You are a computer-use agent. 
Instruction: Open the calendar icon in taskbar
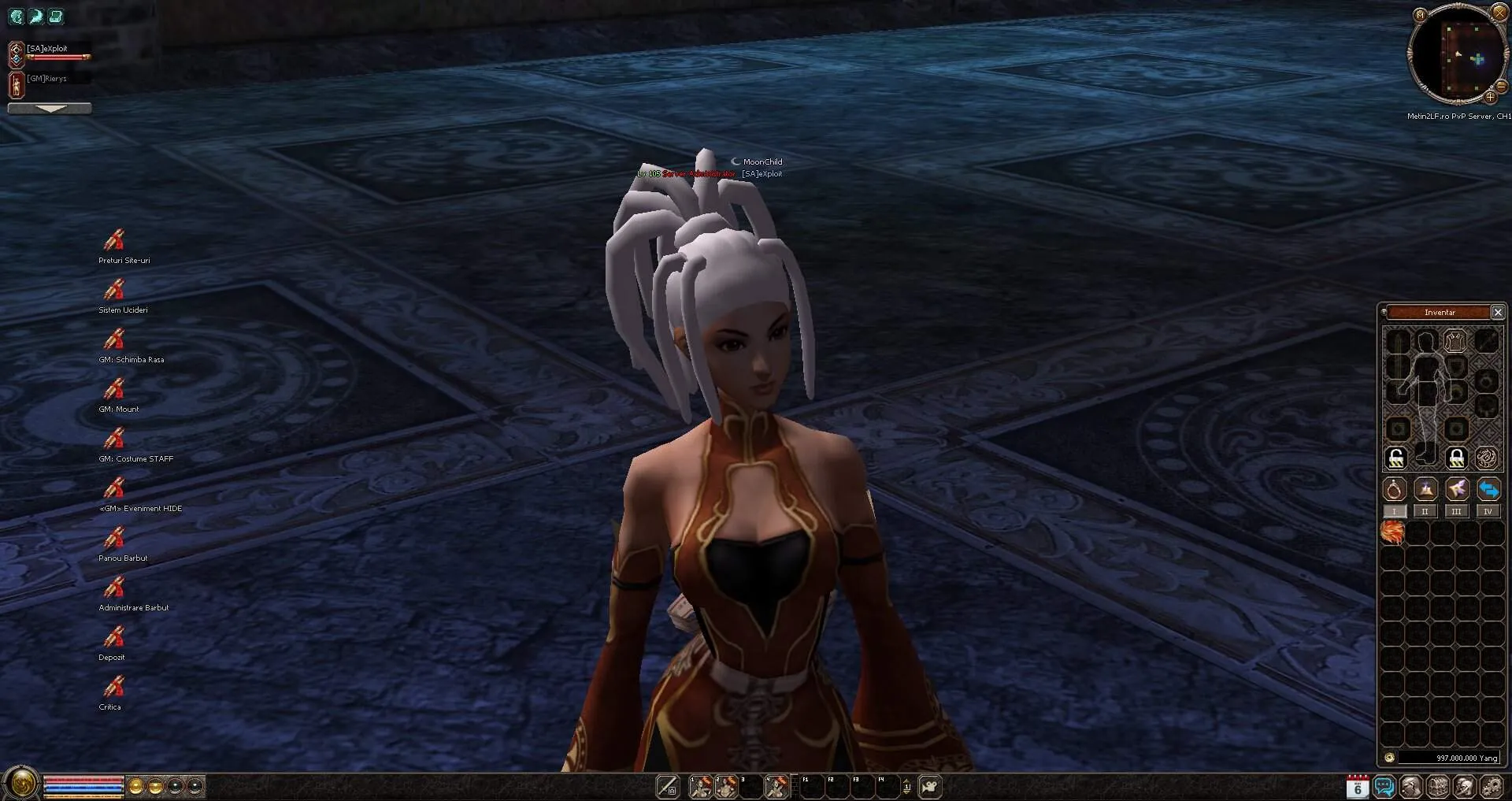[1357, 786]
